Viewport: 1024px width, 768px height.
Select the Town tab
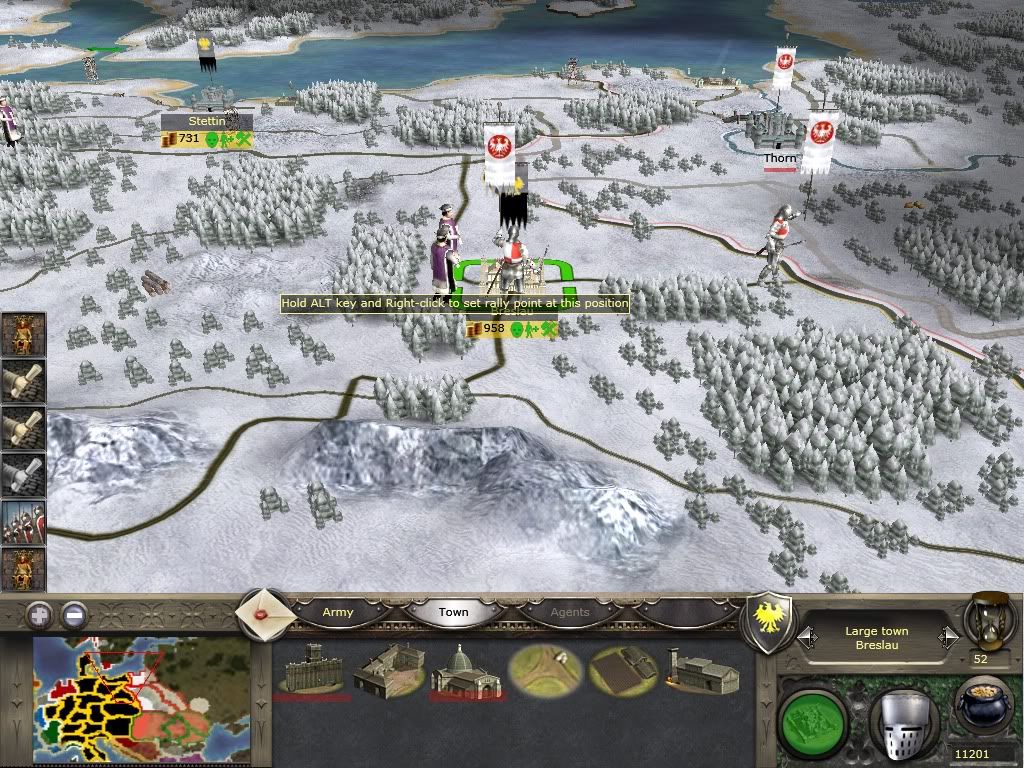click(x=453, y=612)
